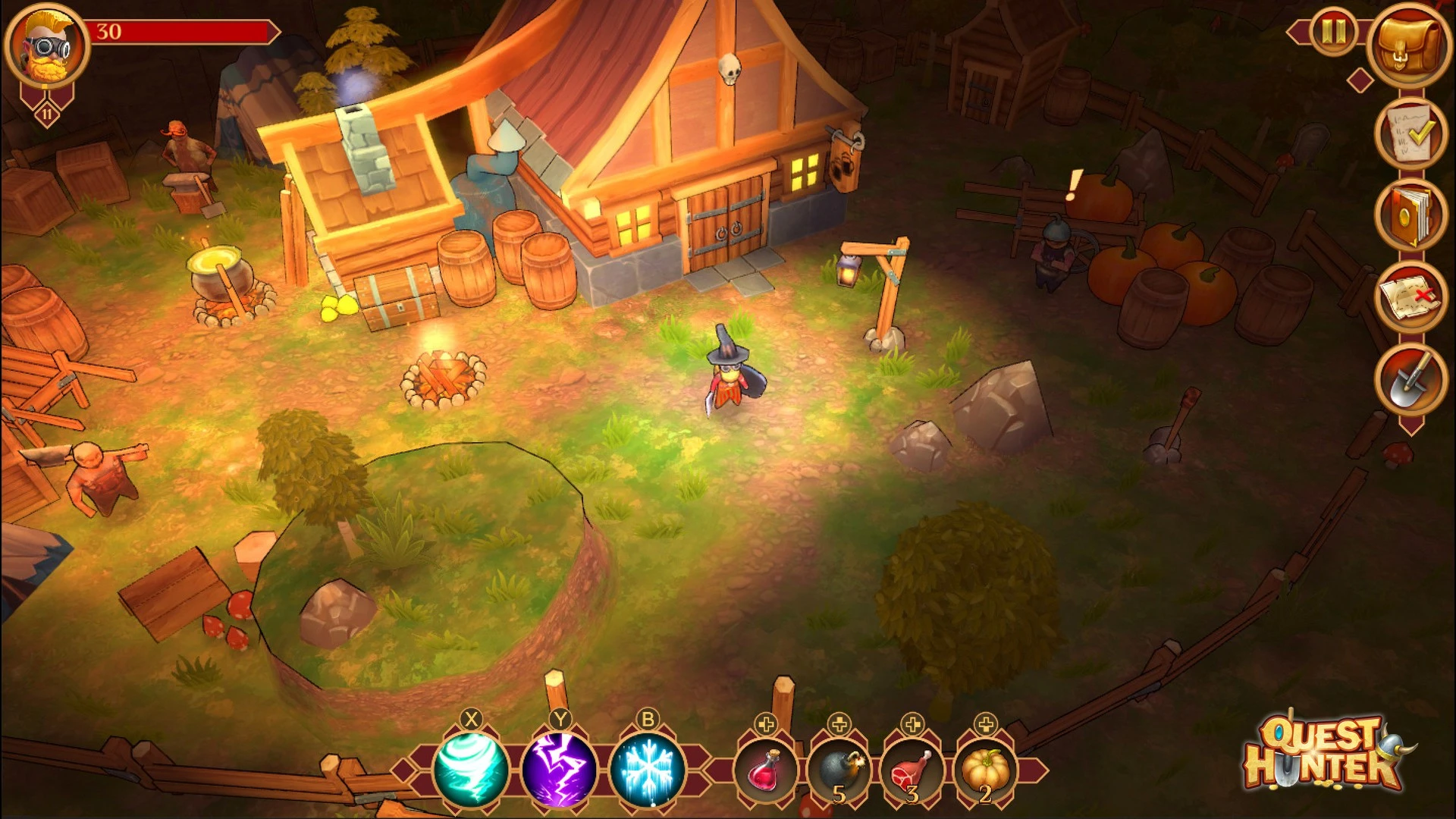Click the hero portrait with goggles
The height and width of the screenshot is (819, 1456).
coord(47,47)
